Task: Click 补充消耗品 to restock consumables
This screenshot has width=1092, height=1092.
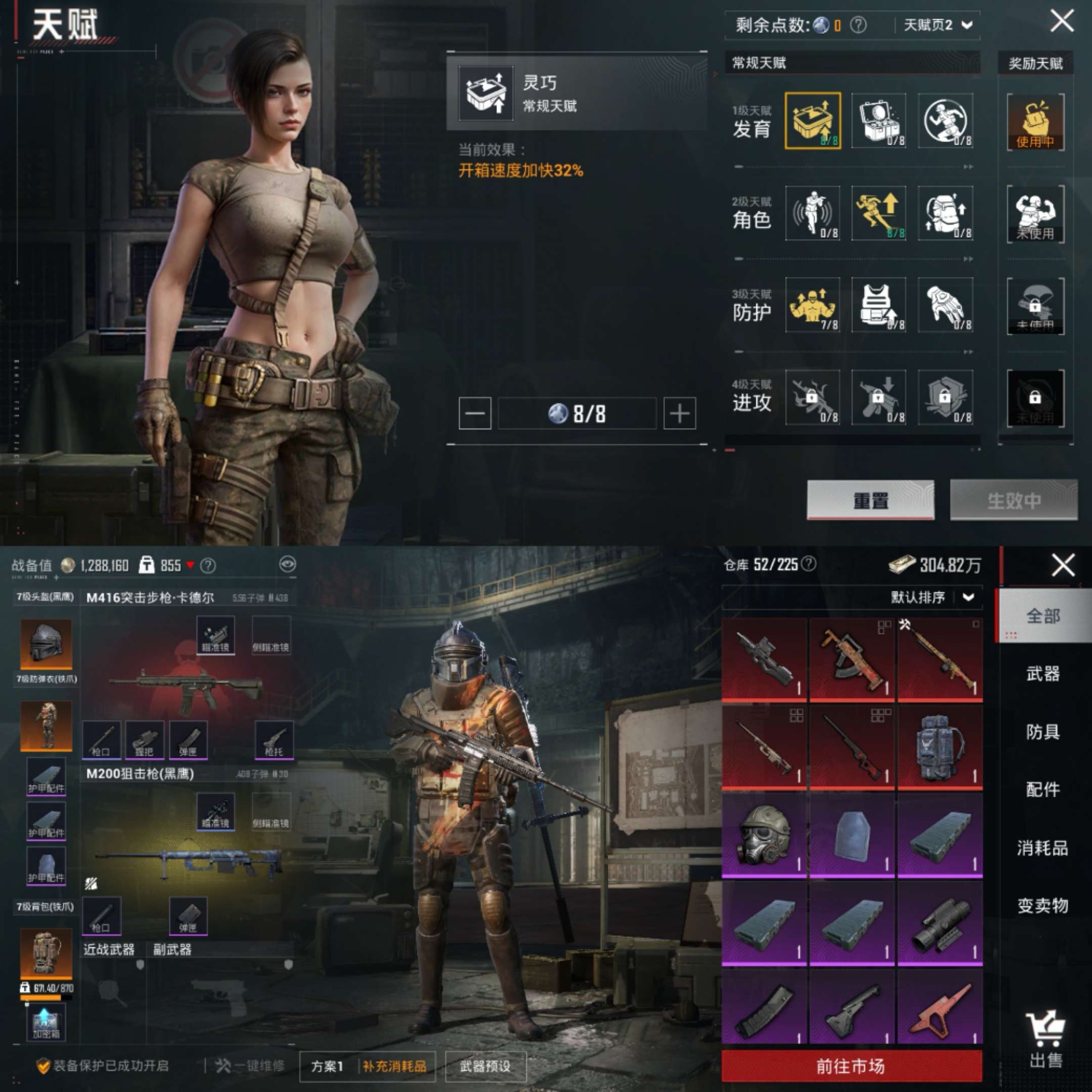Action: pos(394,1066)
